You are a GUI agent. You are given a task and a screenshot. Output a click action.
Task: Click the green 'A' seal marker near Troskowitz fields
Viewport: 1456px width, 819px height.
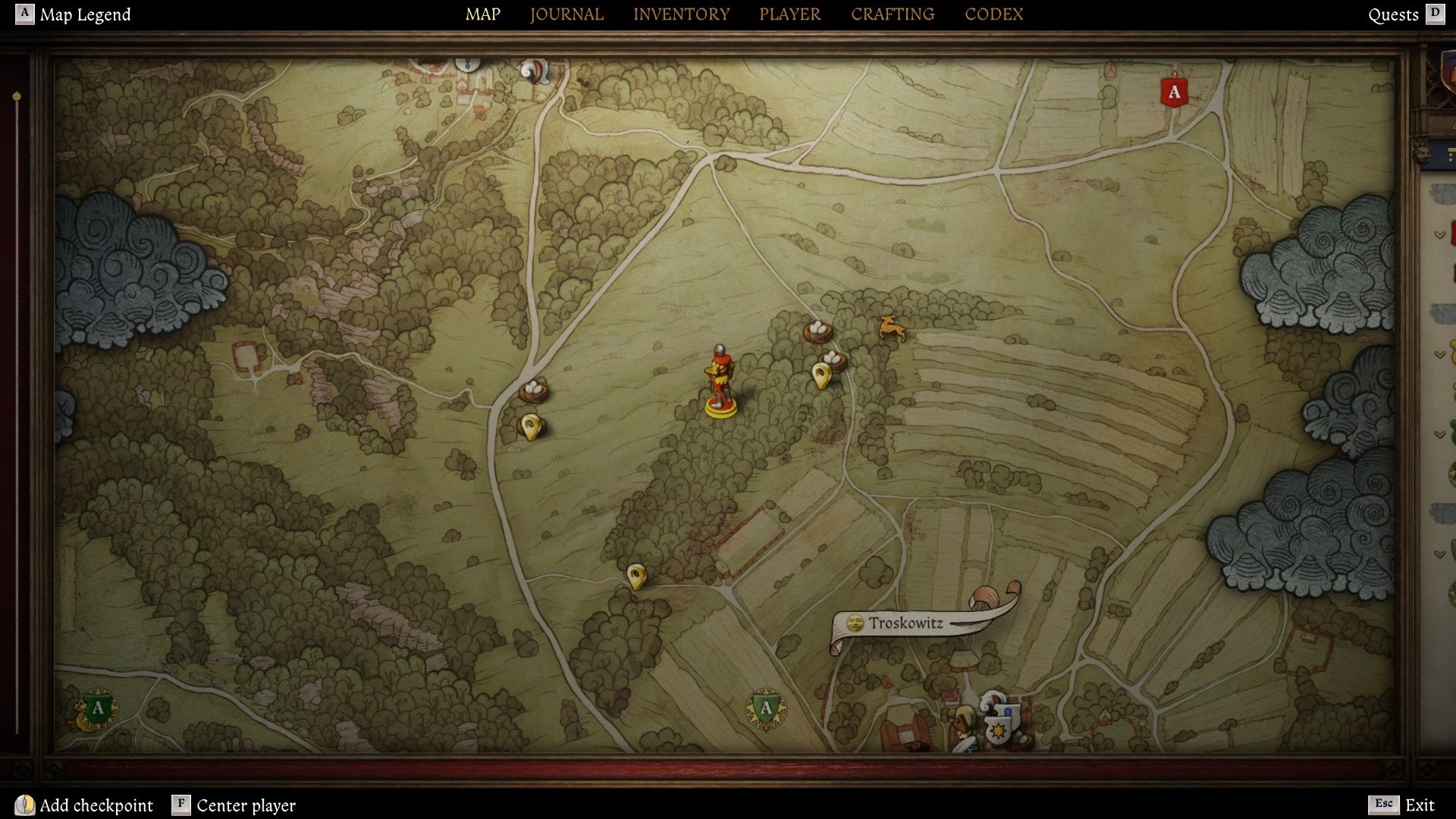(x=765, y=709)
